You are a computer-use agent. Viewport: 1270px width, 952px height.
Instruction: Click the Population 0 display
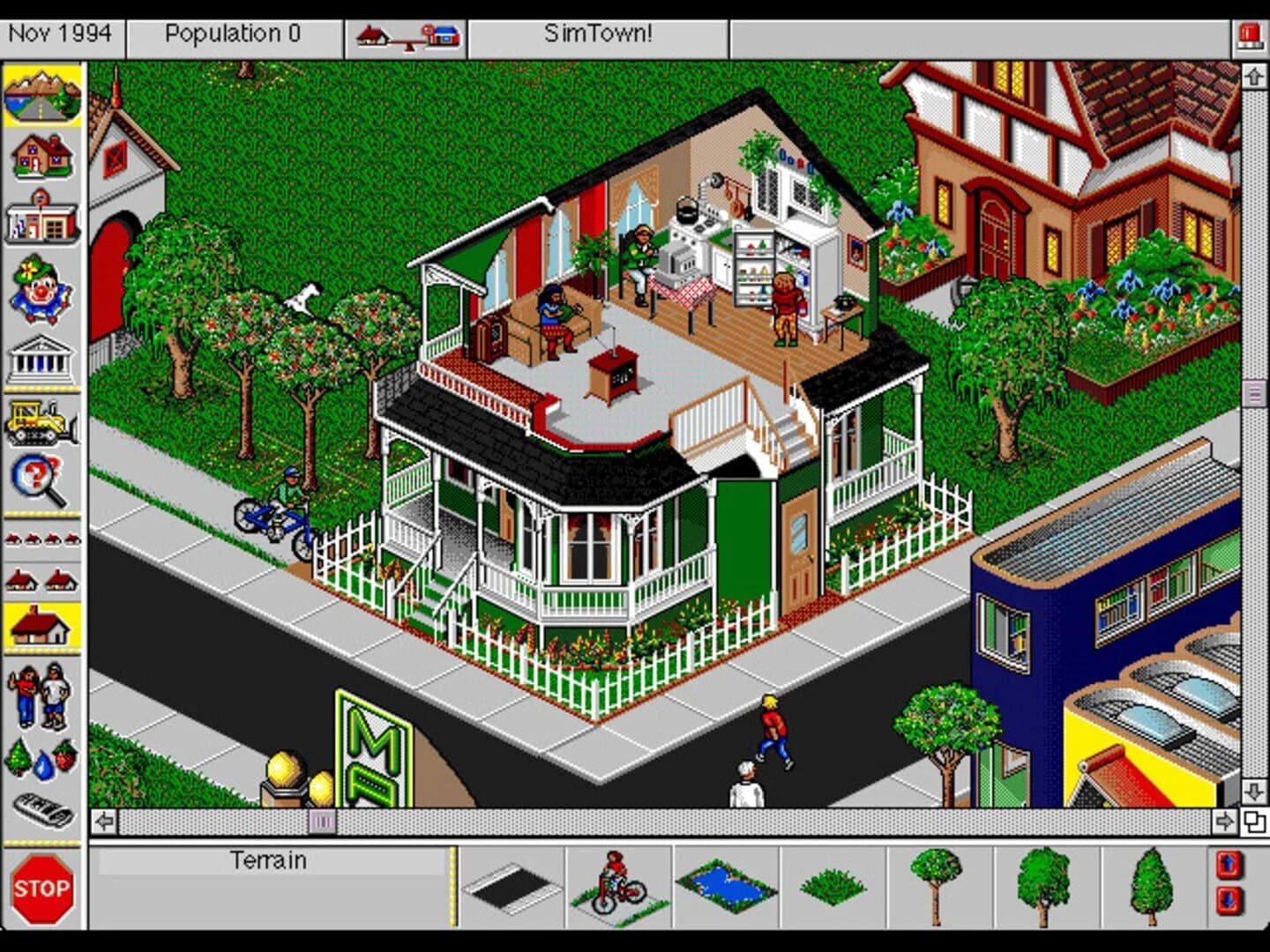coord(233,33)
